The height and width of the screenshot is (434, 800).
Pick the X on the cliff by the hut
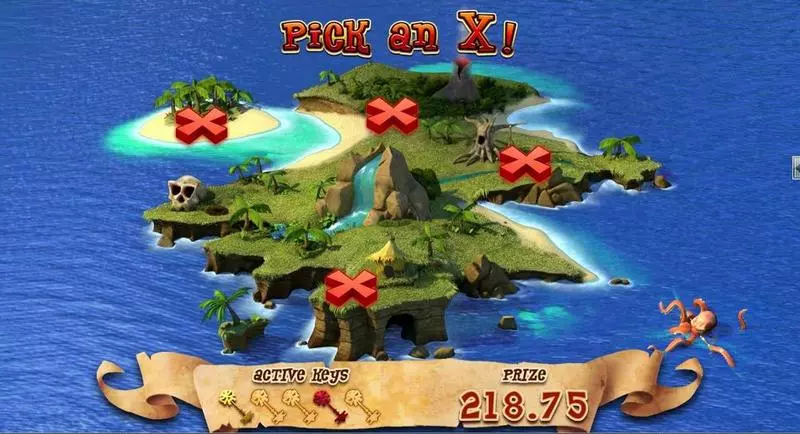[x=351, y=288]
